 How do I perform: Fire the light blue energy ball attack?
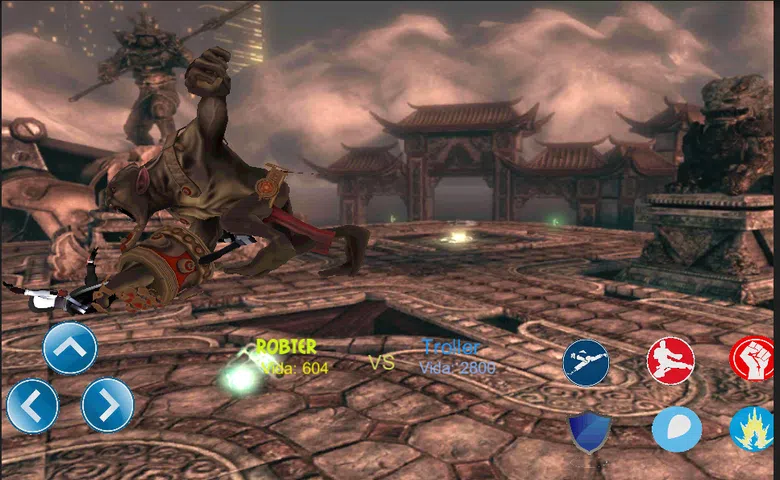point(676,430)
